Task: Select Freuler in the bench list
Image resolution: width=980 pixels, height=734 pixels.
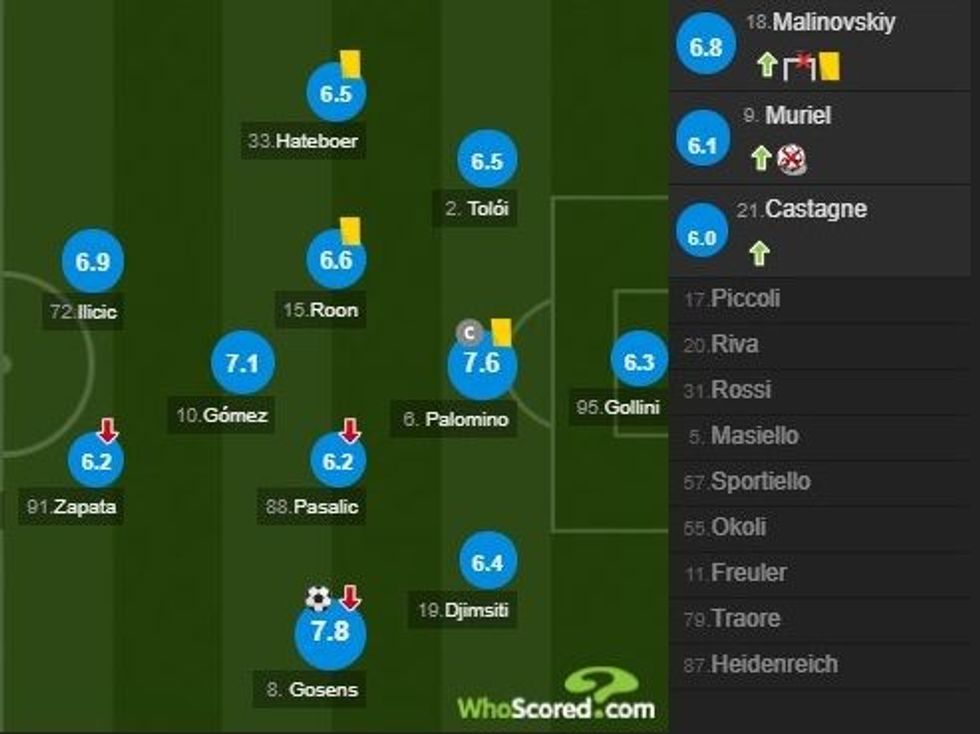Action: click(748, 573)
